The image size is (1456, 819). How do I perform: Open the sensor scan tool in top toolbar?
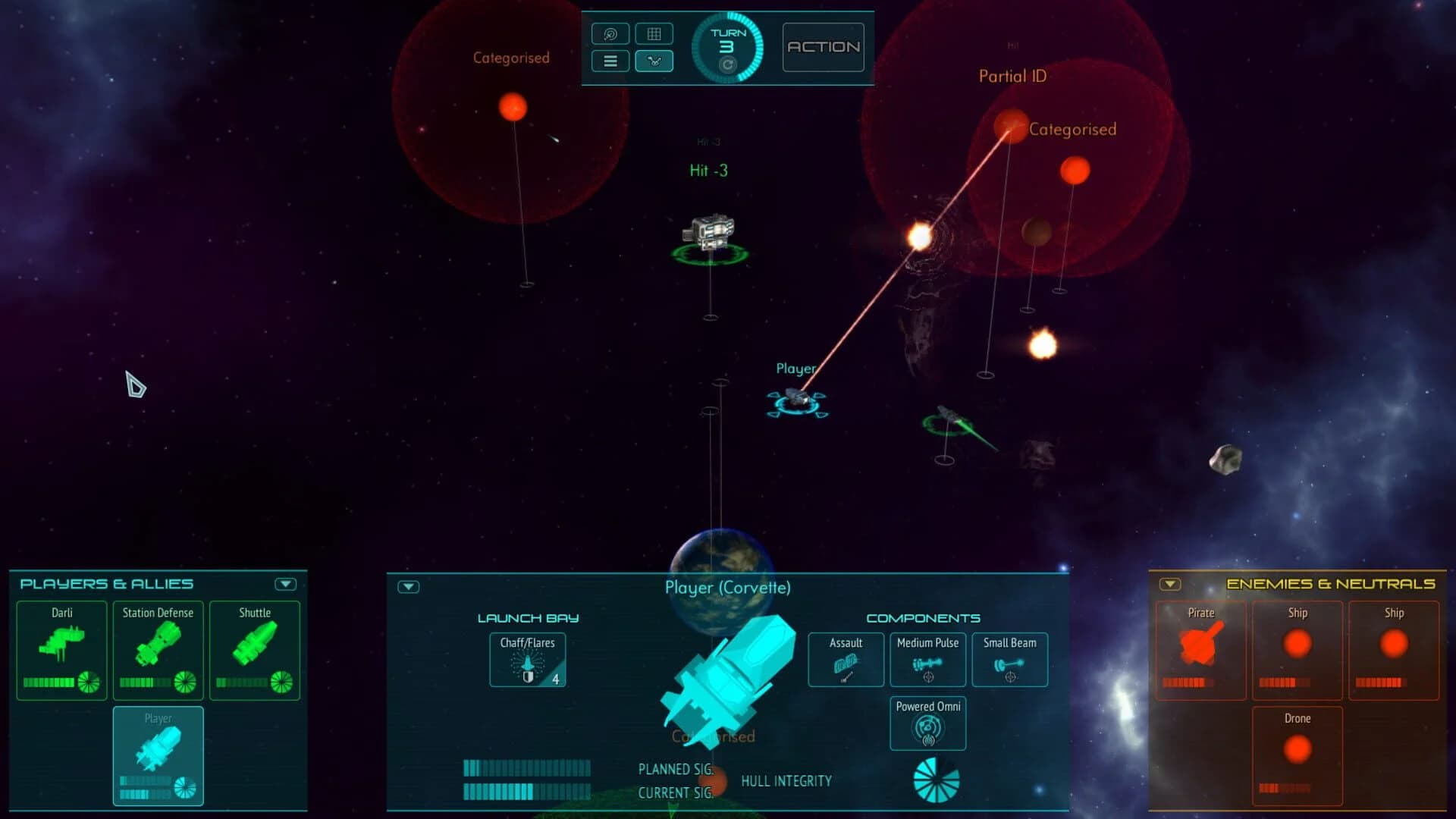tap(610, 33)
